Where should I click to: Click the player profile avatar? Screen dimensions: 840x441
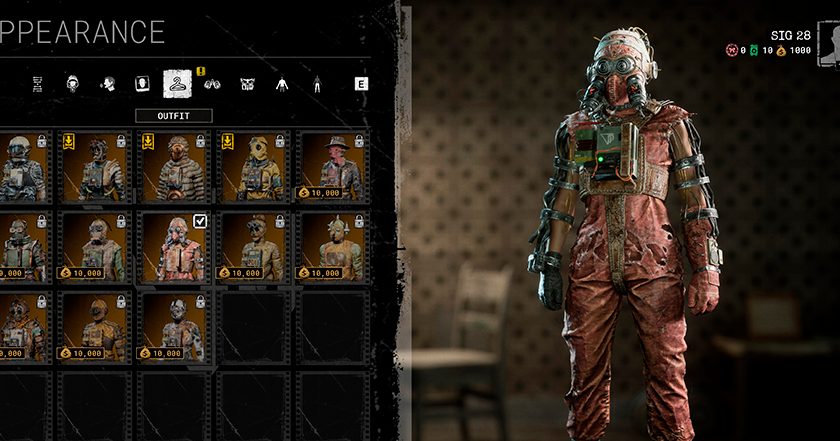click(828, 45)
